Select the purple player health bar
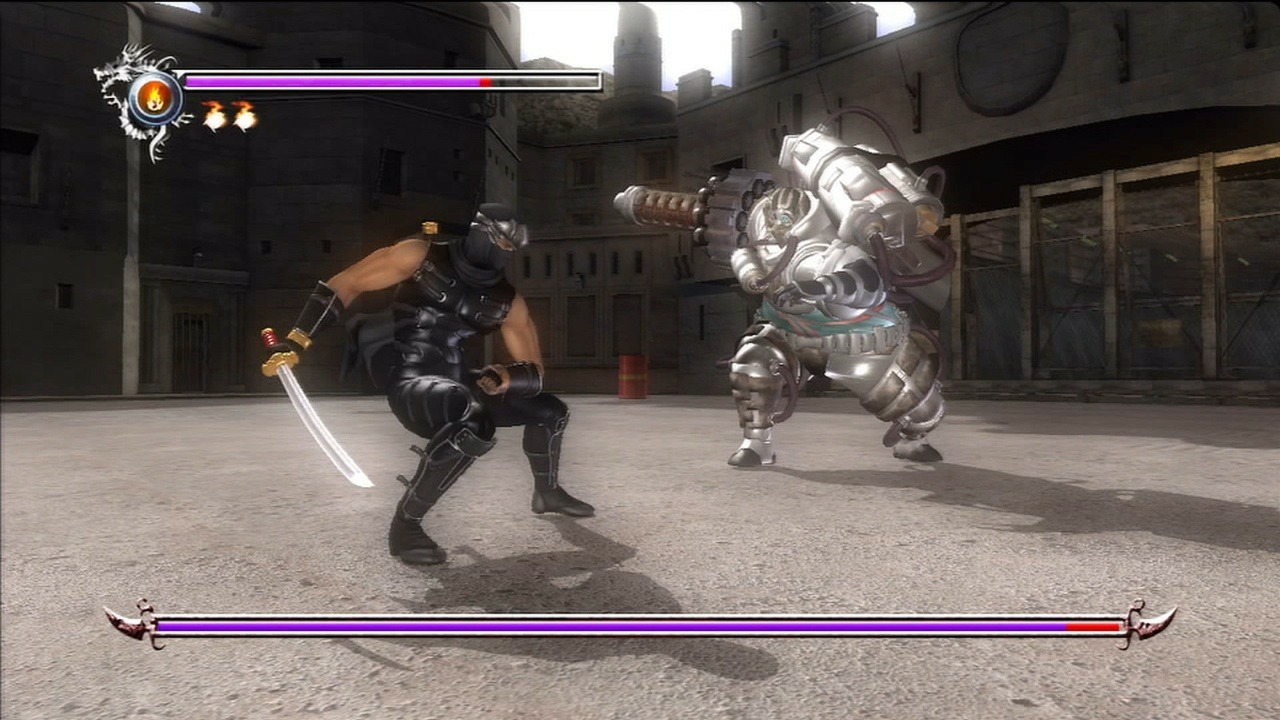Screen dimensions: 1280x720 coord(330,81)
